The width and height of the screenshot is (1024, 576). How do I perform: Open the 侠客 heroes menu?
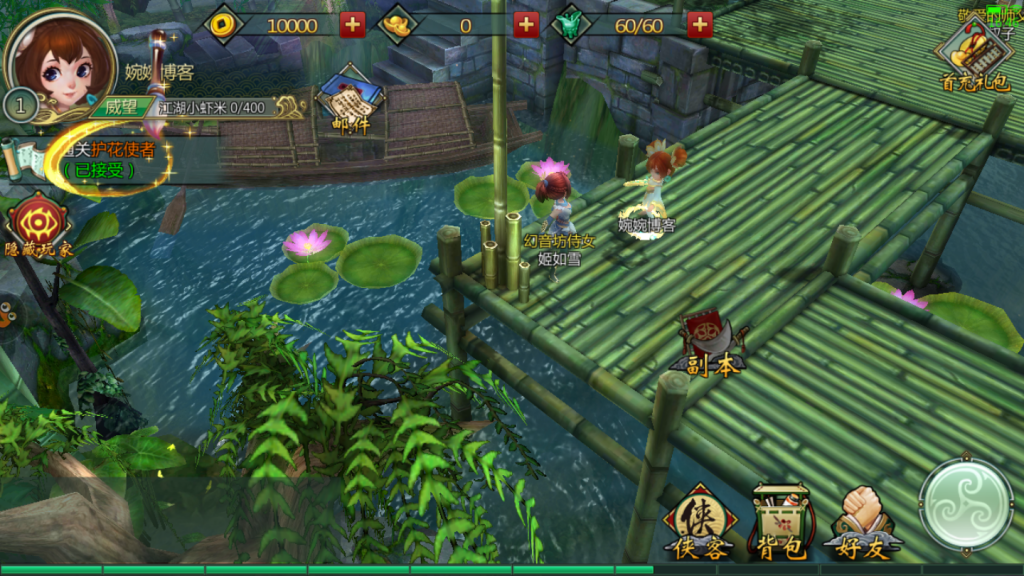click(699, 523)
